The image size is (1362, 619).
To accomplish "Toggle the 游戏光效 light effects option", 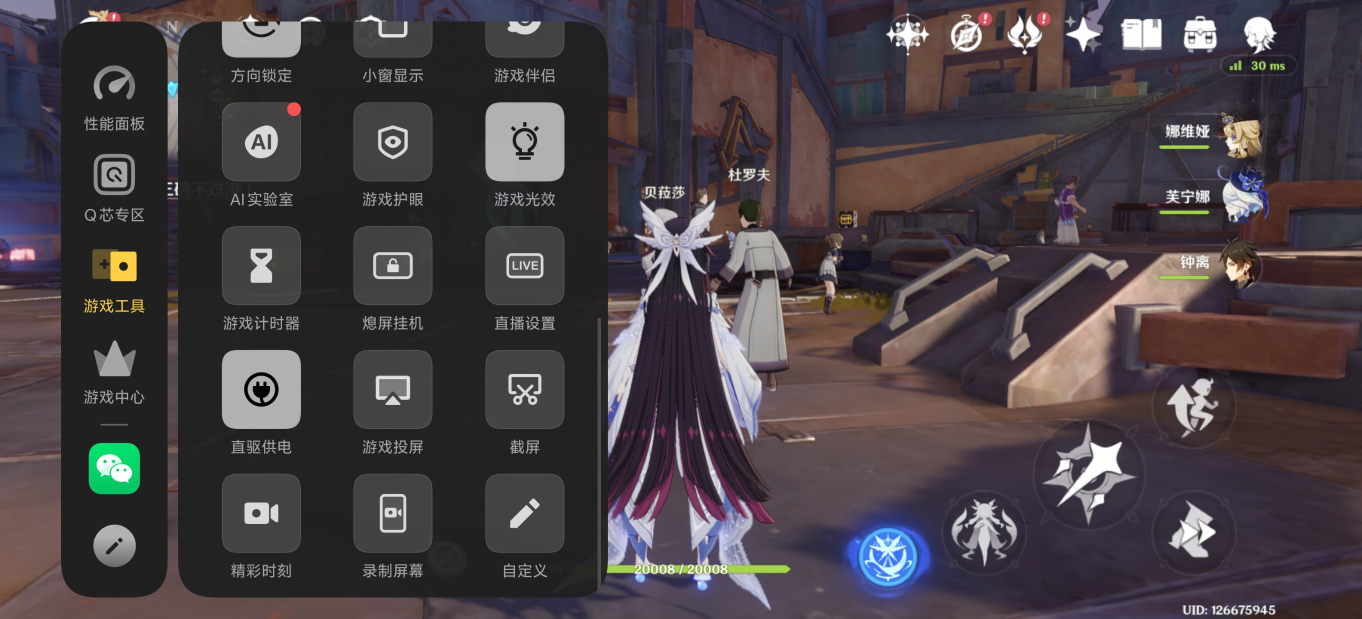I will [x=525, y=142].
